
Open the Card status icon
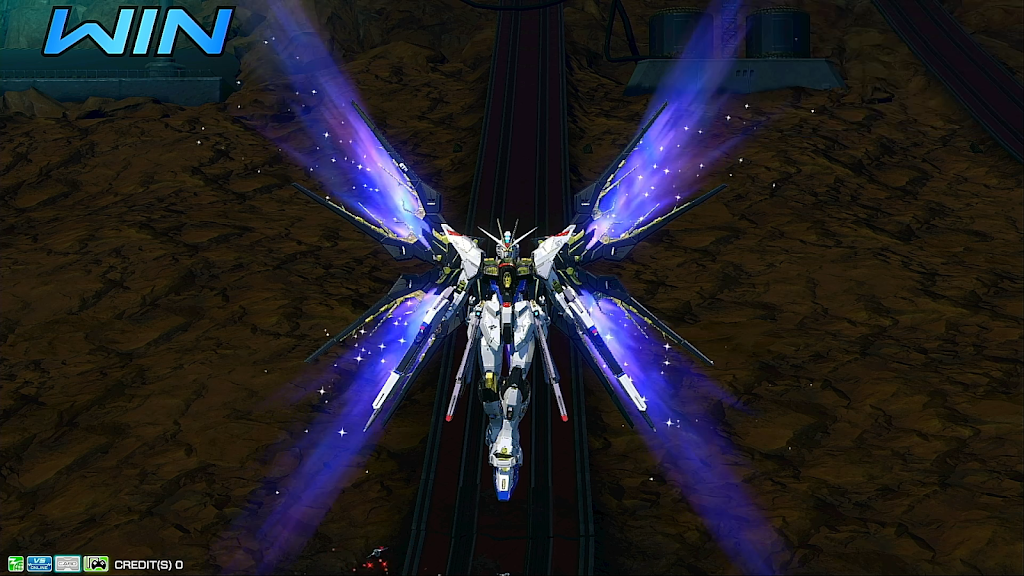pyautogui.click(x=68, y=564)
